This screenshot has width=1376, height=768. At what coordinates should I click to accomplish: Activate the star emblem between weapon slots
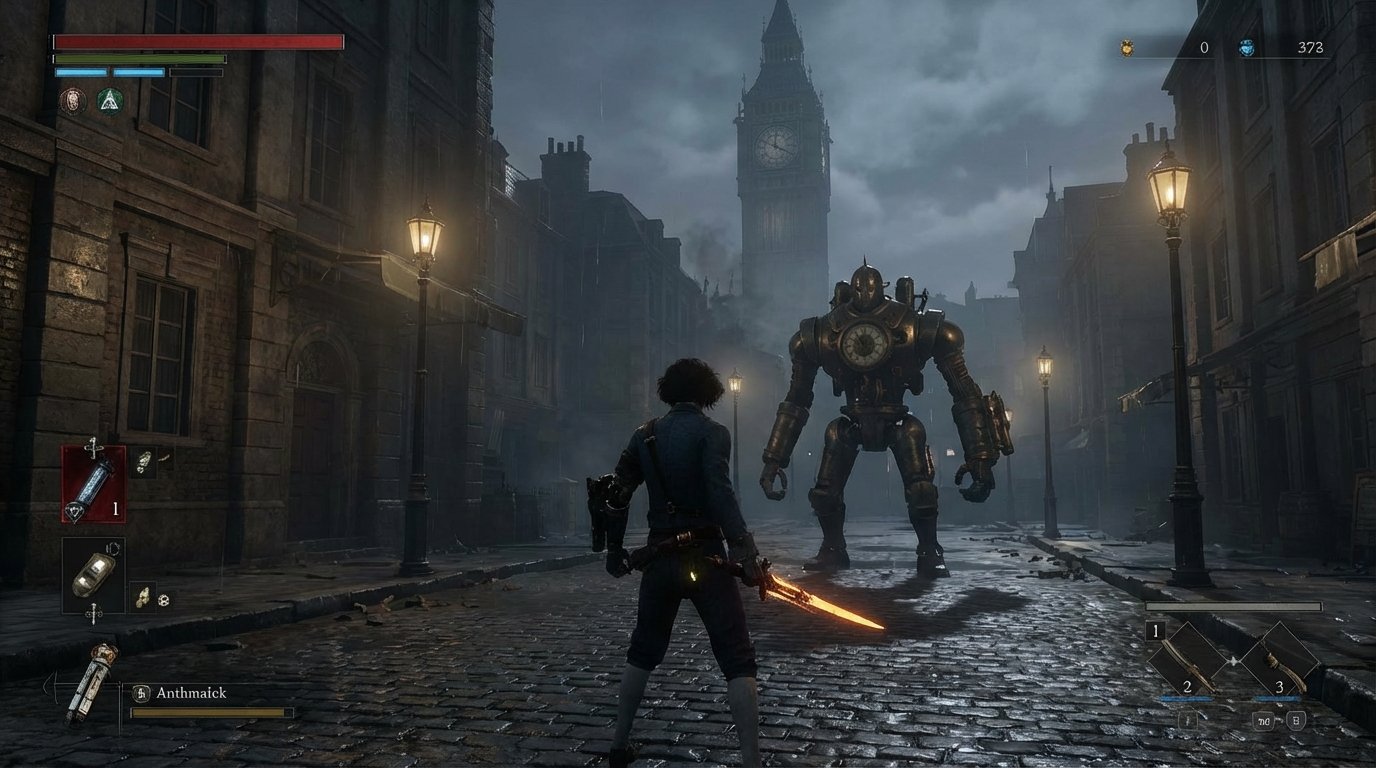coord(1234,660)
